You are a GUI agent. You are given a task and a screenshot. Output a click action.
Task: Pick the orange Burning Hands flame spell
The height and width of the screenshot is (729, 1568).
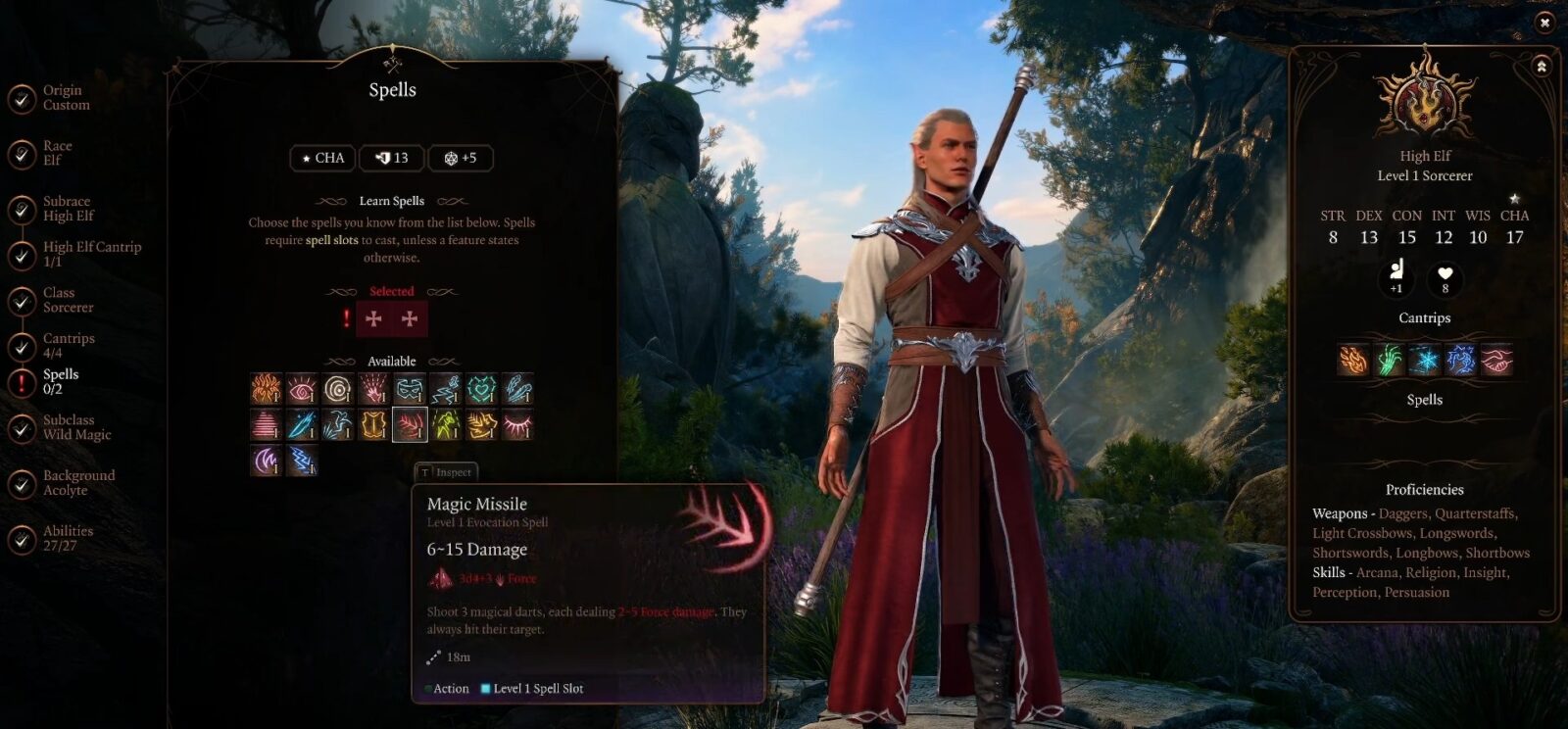(266, 389)
